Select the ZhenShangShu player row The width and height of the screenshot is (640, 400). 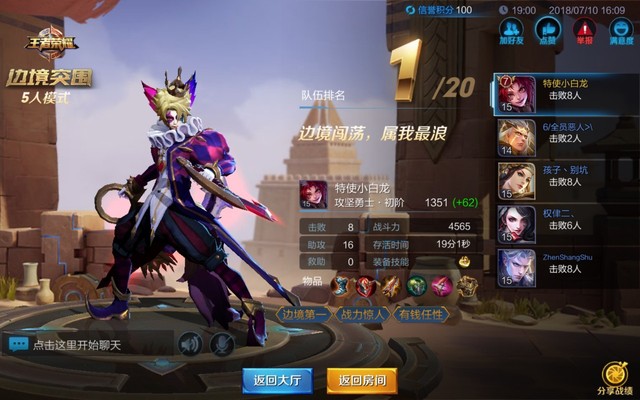[x=565, y=267]
